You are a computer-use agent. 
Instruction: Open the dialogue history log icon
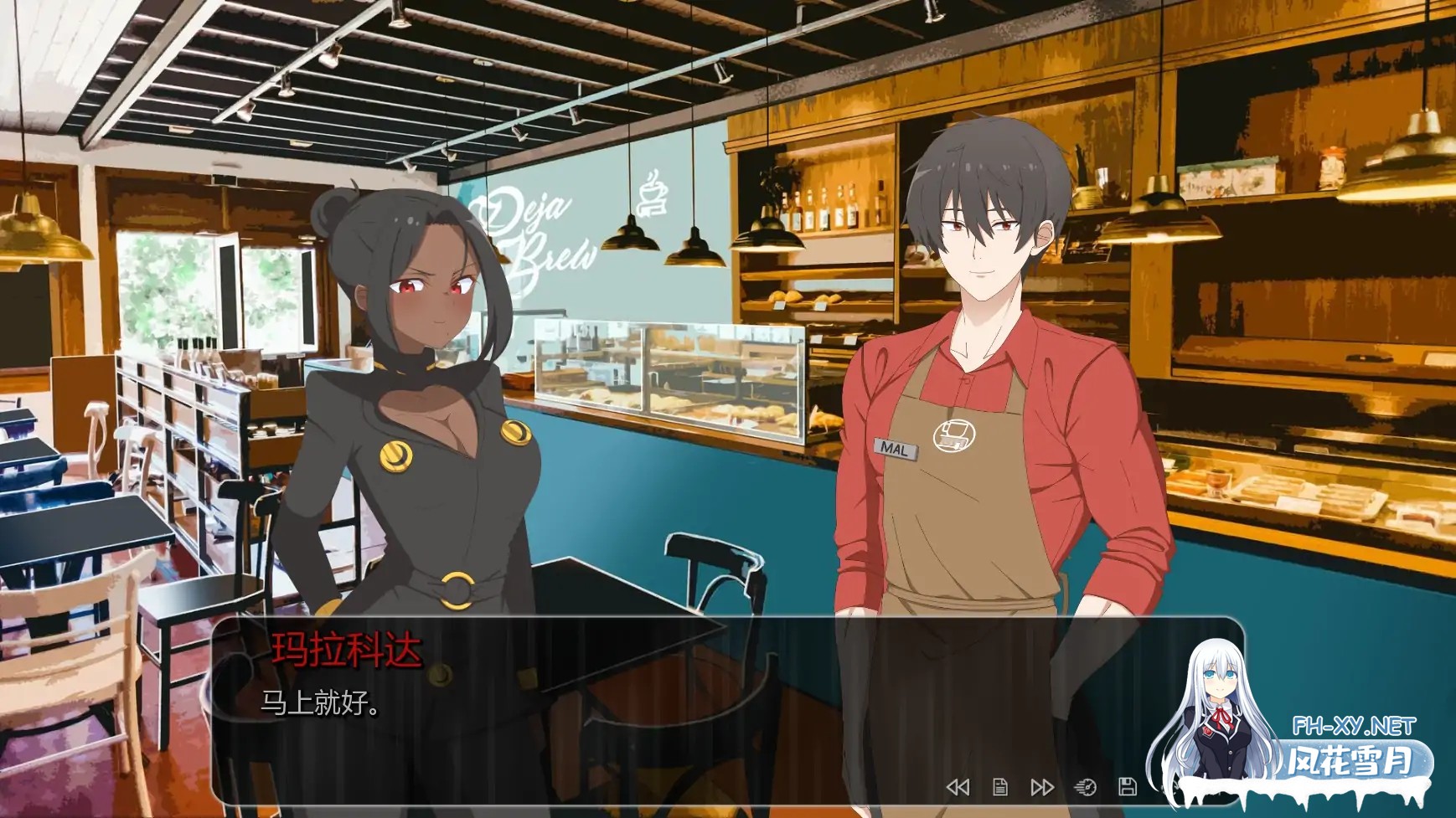[x=1000, y=787]
